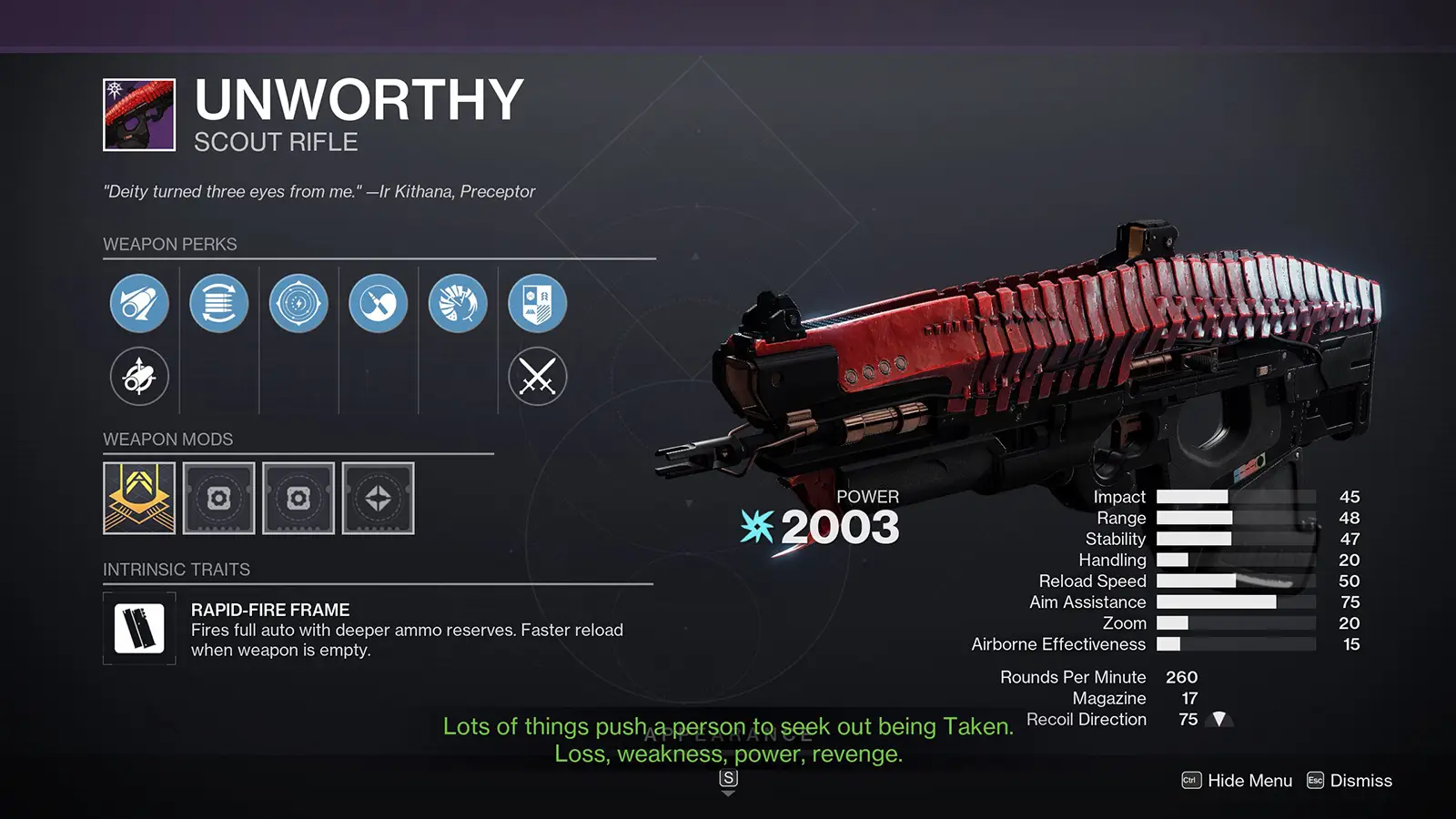1456x819 pixels.
Task: Inspect the Rapid-Fire Frame intrinsic trait icon
Action: [139, 628]
